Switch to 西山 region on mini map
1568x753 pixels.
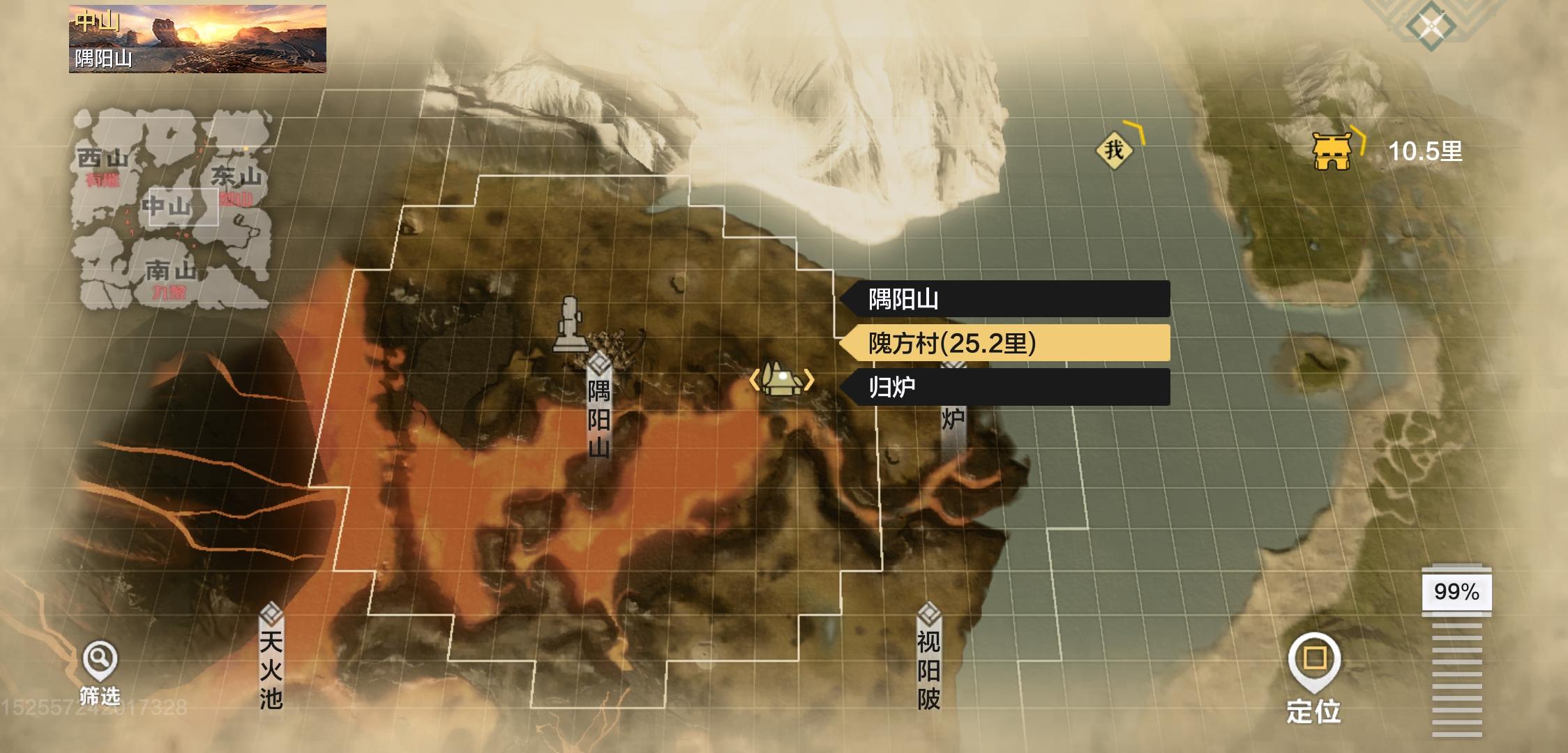103,160
